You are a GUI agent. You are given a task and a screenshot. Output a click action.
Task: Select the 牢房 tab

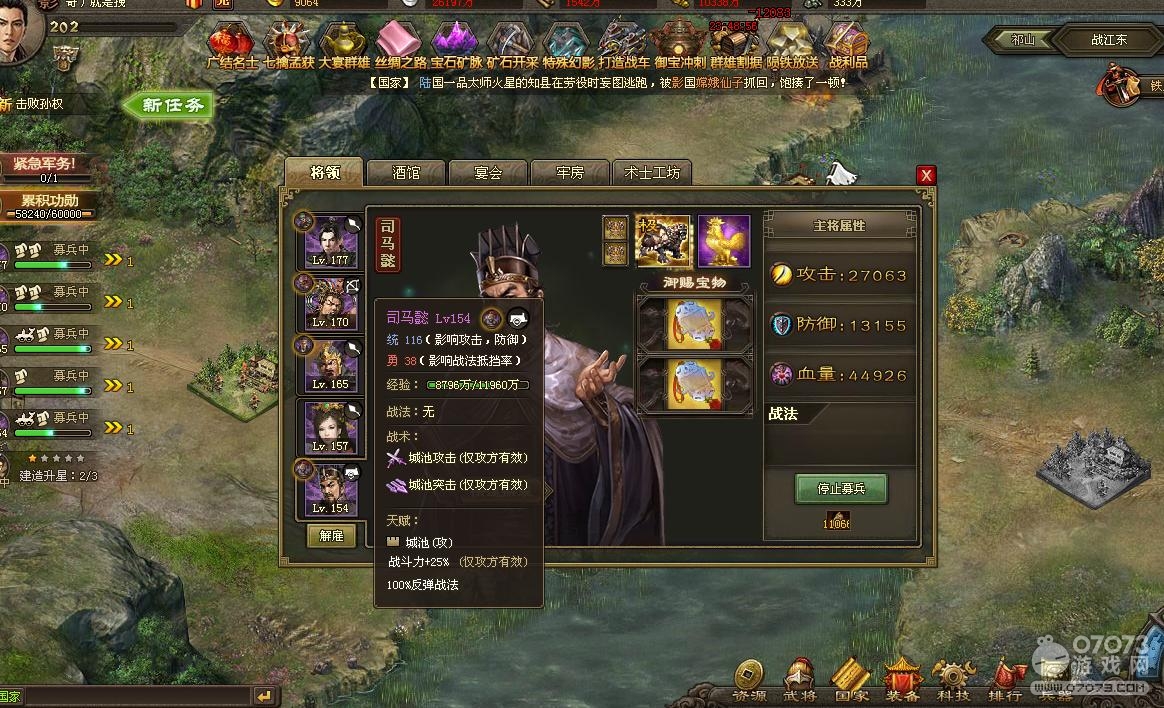click(569, 173)
